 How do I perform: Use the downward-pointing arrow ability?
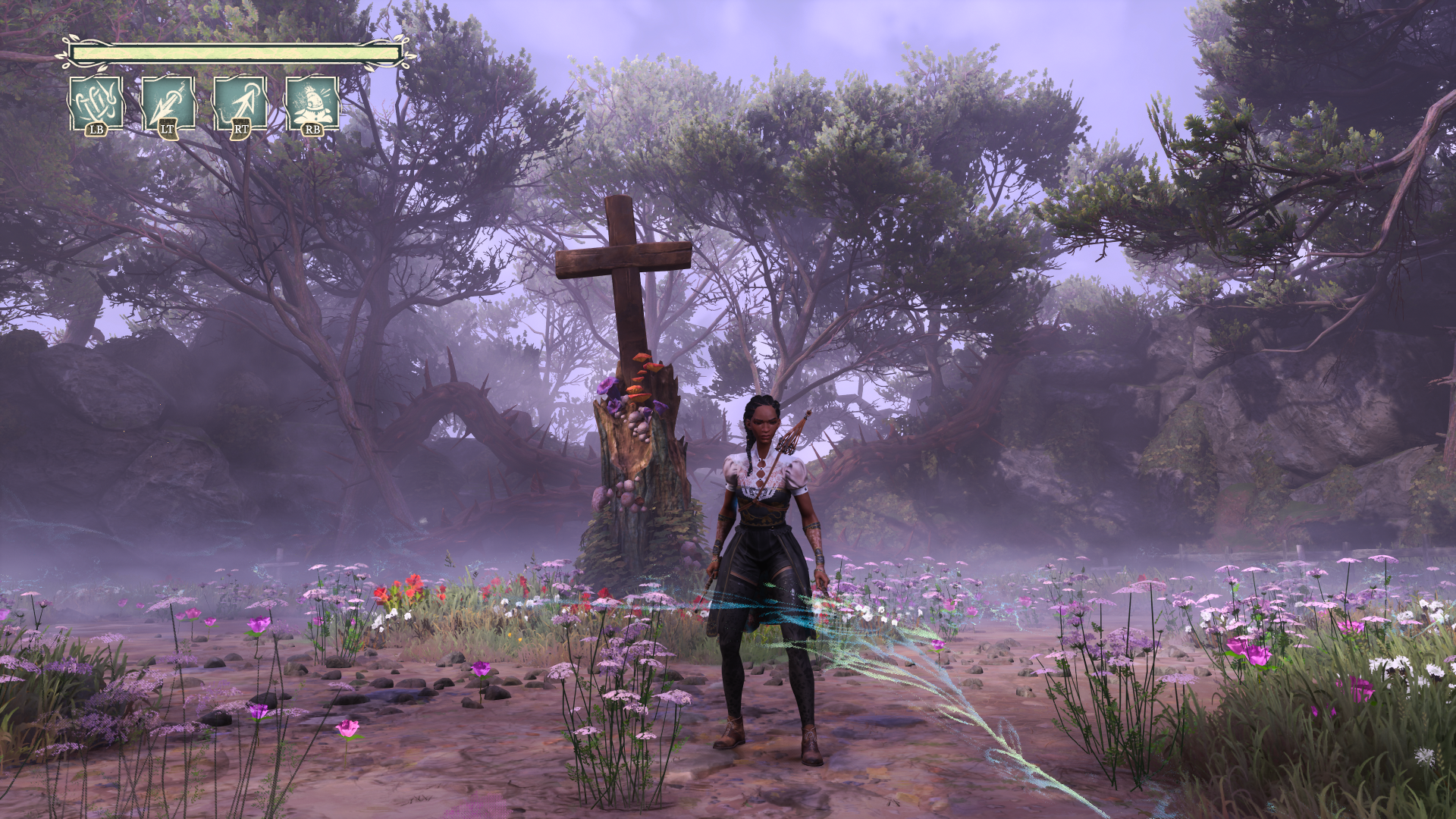tap(168, 105)
